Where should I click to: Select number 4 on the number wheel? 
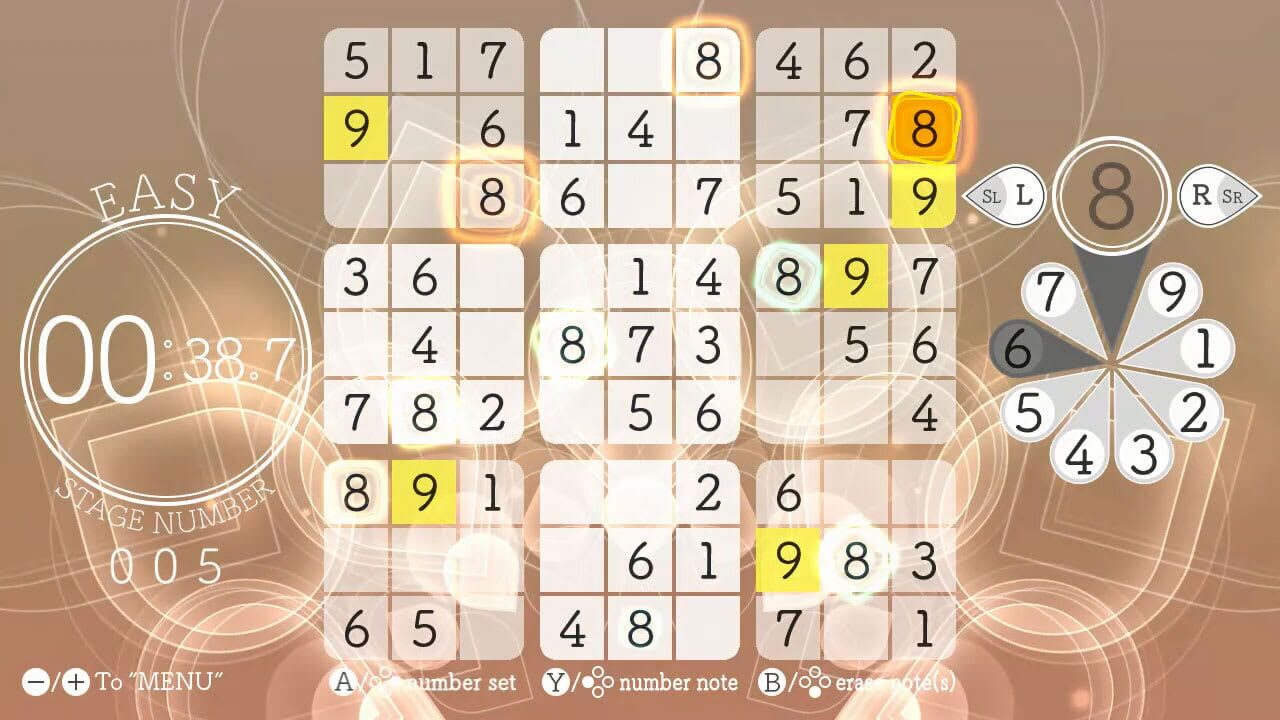click(x=1080, y=456)
